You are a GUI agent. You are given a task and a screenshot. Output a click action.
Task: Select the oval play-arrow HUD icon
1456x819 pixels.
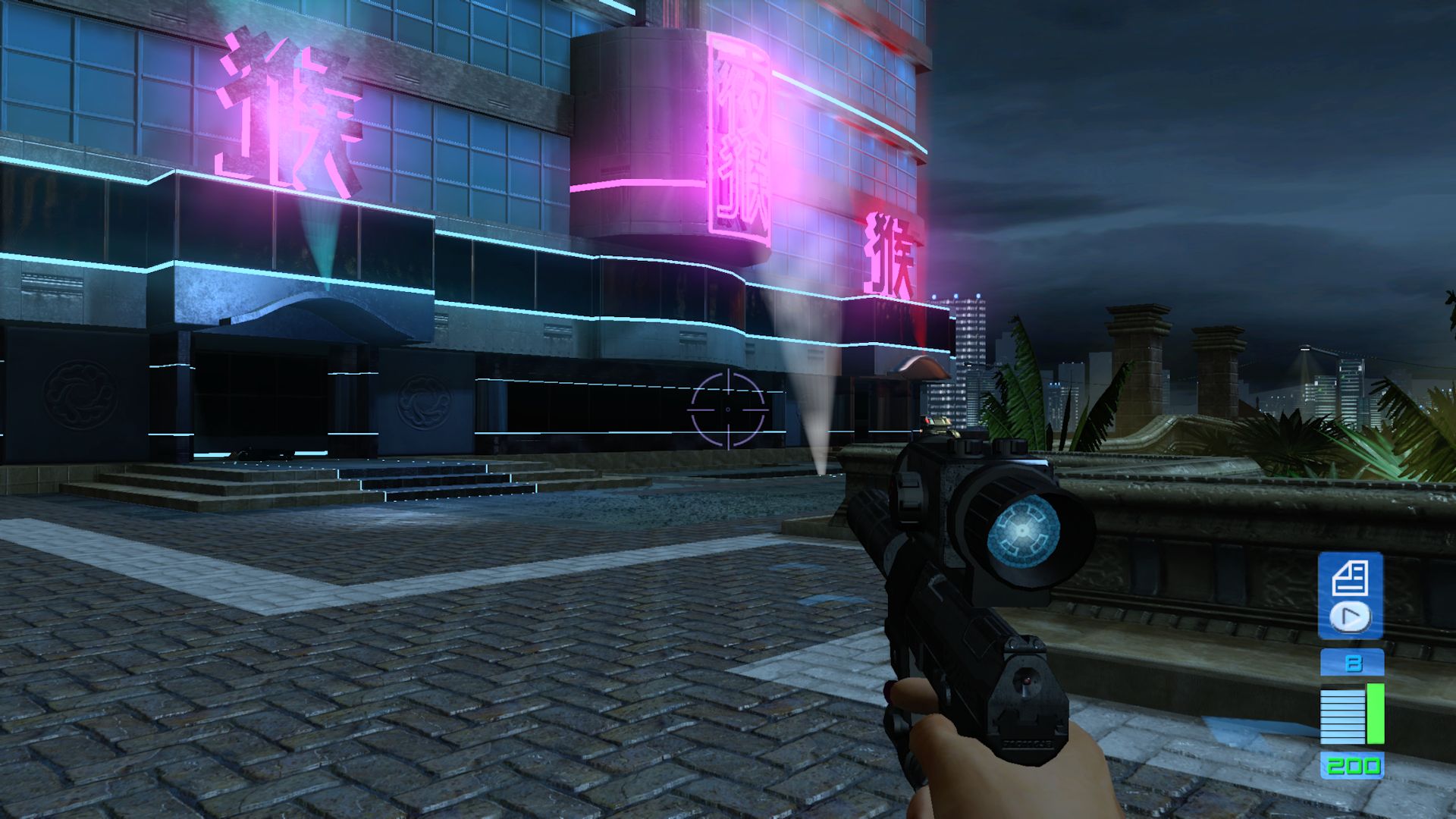1351,617
